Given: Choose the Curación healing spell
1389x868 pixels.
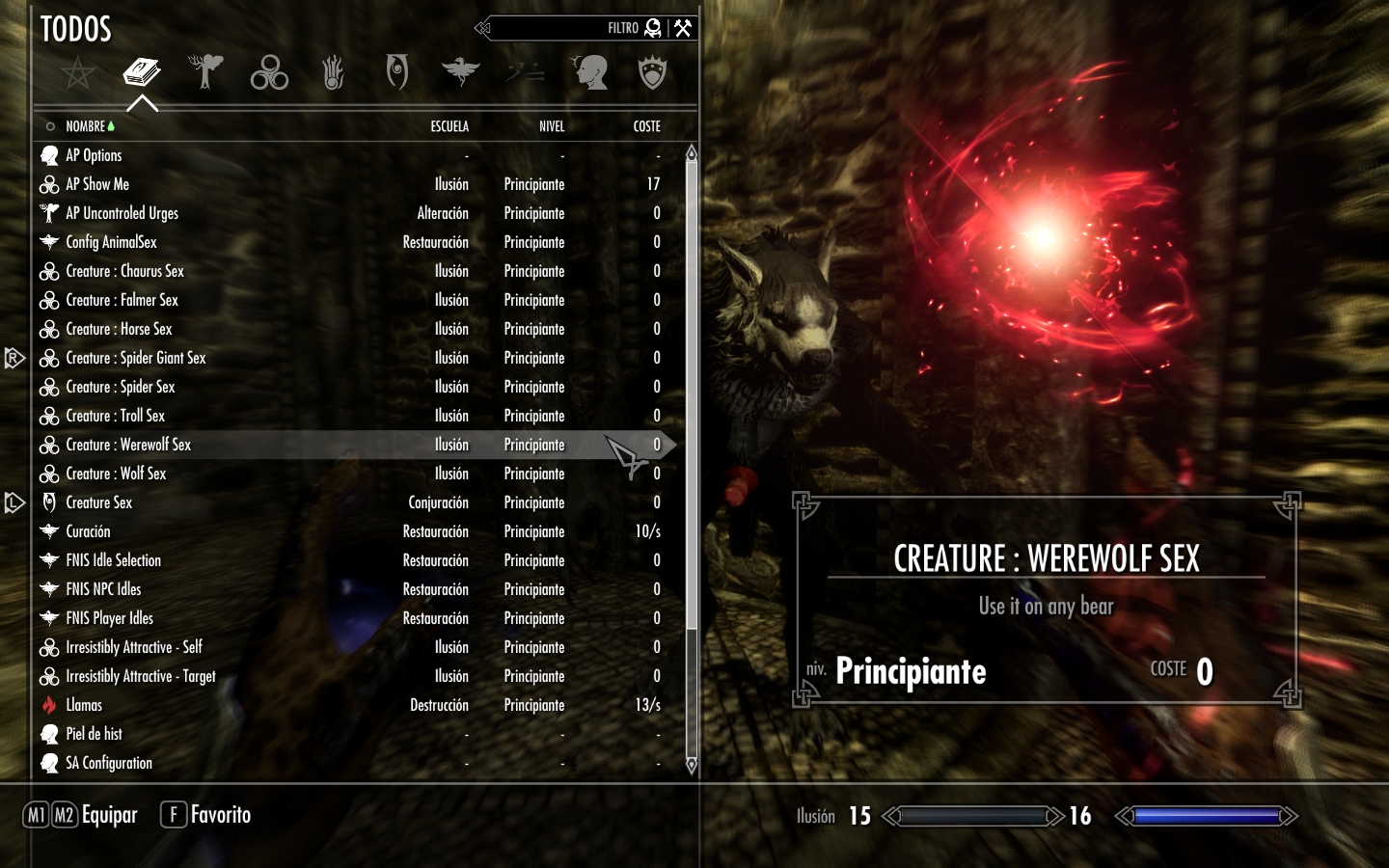Looking at the screenshot, I should 88,531.
